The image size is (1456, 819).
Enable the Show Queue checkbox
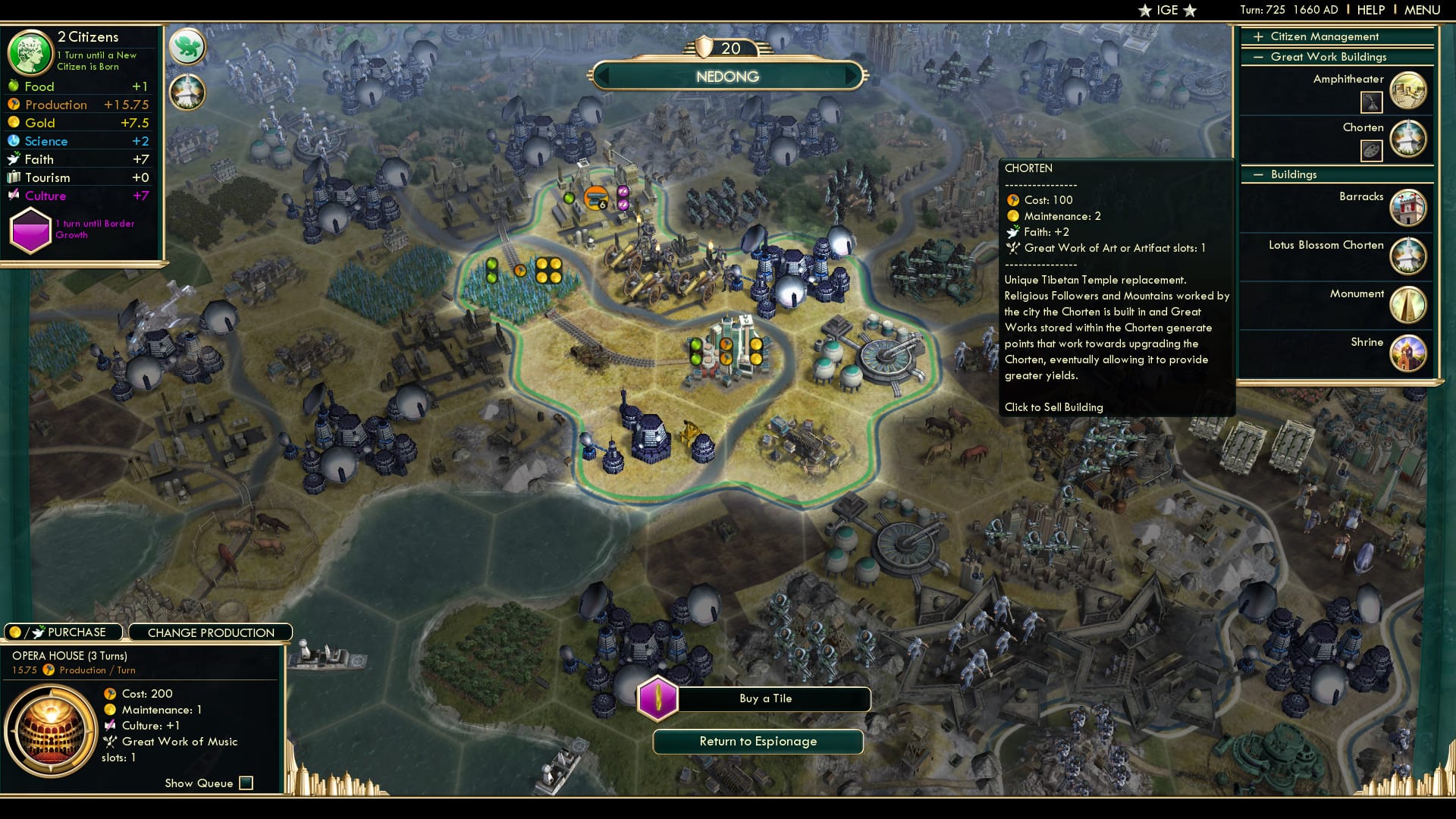[245, 783]
